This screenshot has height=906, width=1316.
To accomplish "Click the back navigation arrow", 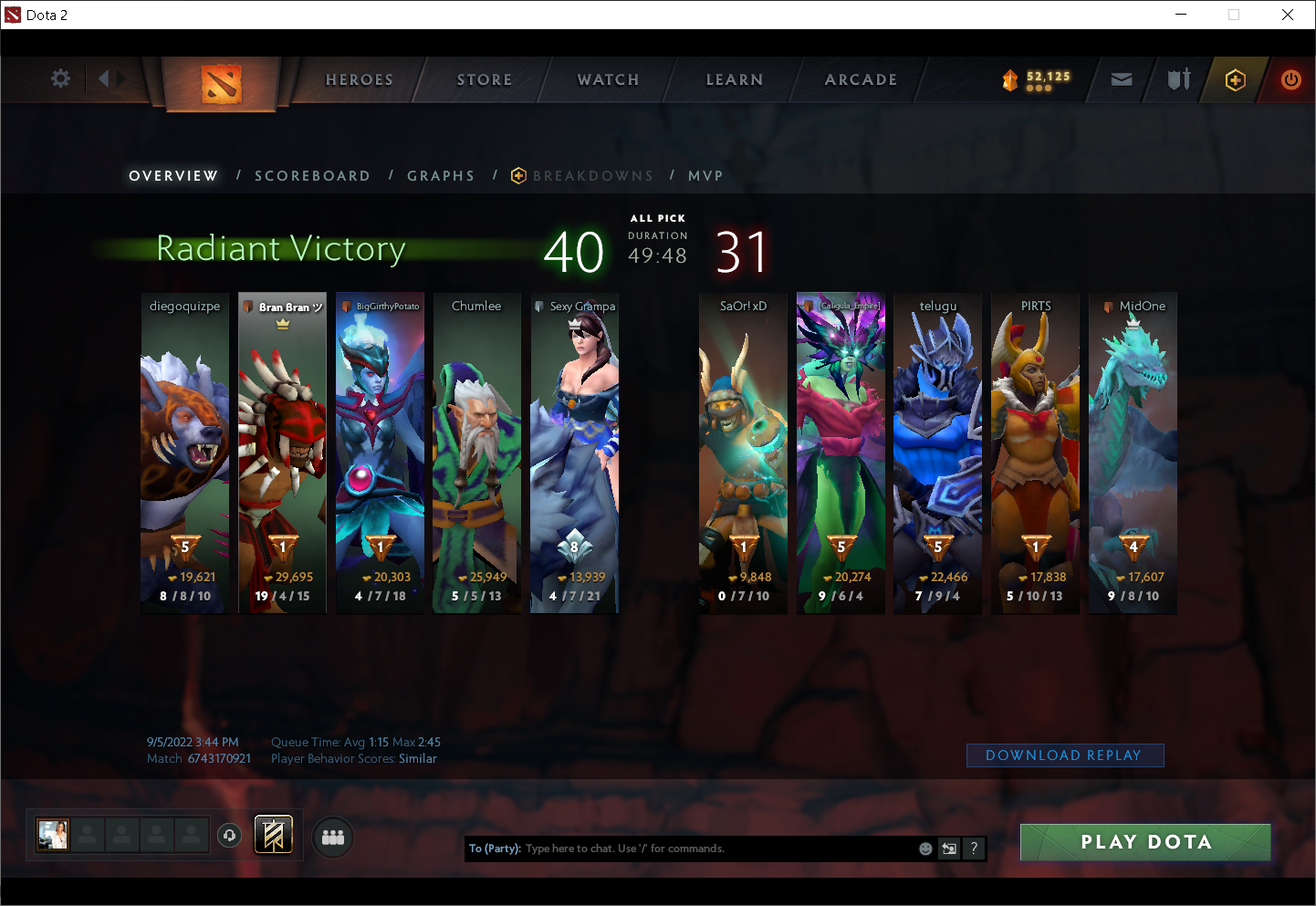I will [x=102, y=78].
